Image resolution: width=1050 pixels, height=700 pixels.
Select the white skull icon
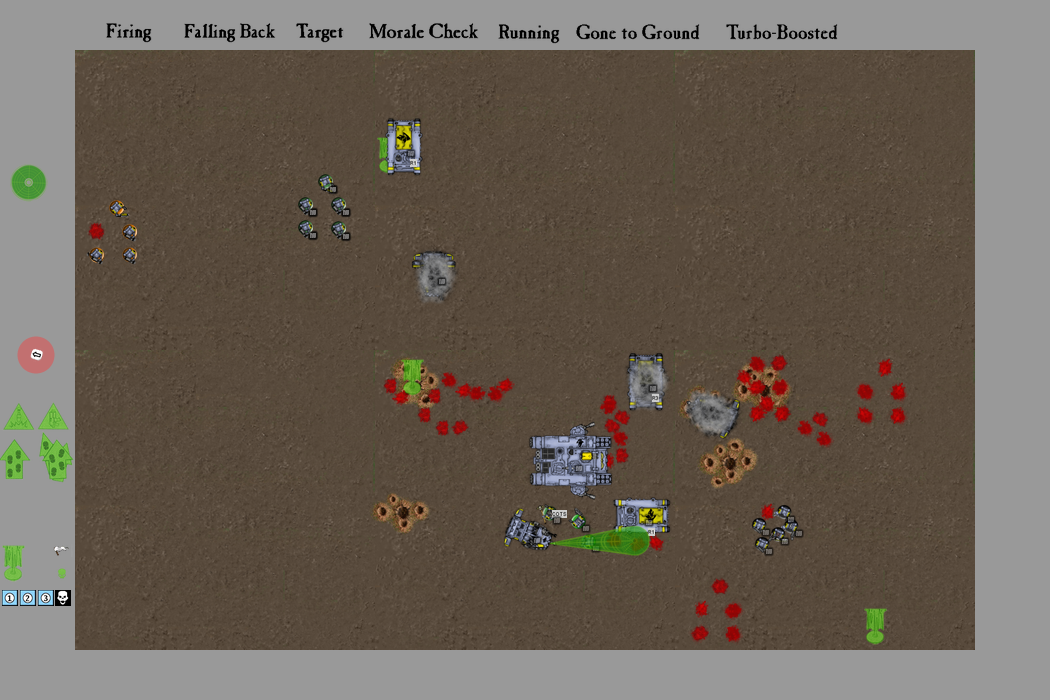62,598
